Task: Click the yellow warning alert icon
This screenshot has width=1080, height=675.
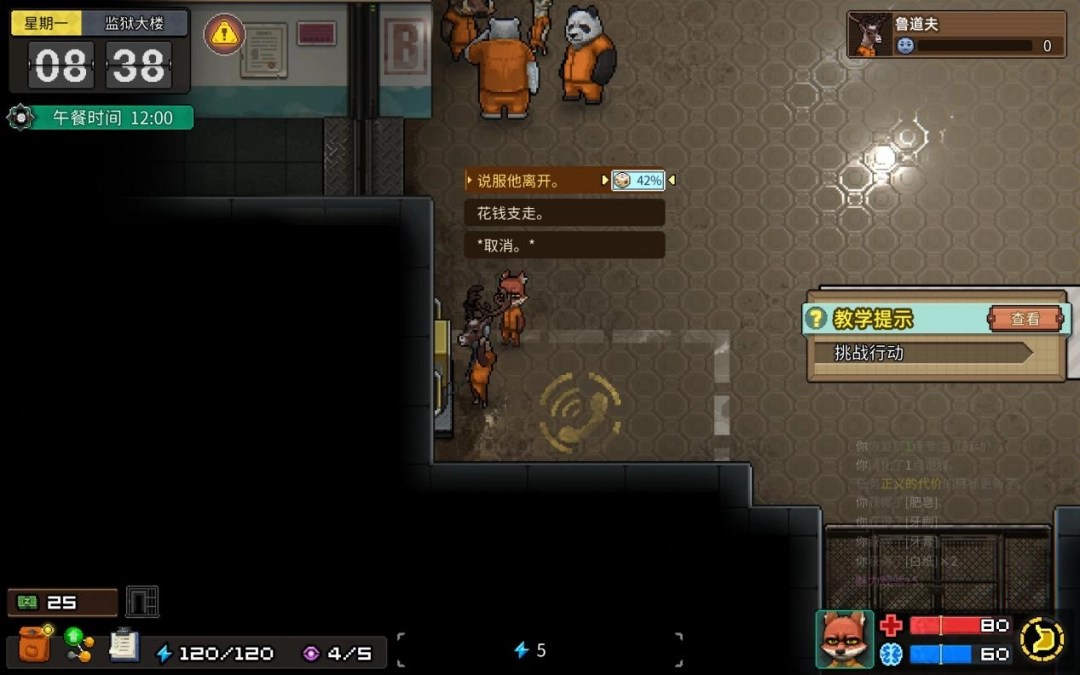Action: (x=225, y=36)
